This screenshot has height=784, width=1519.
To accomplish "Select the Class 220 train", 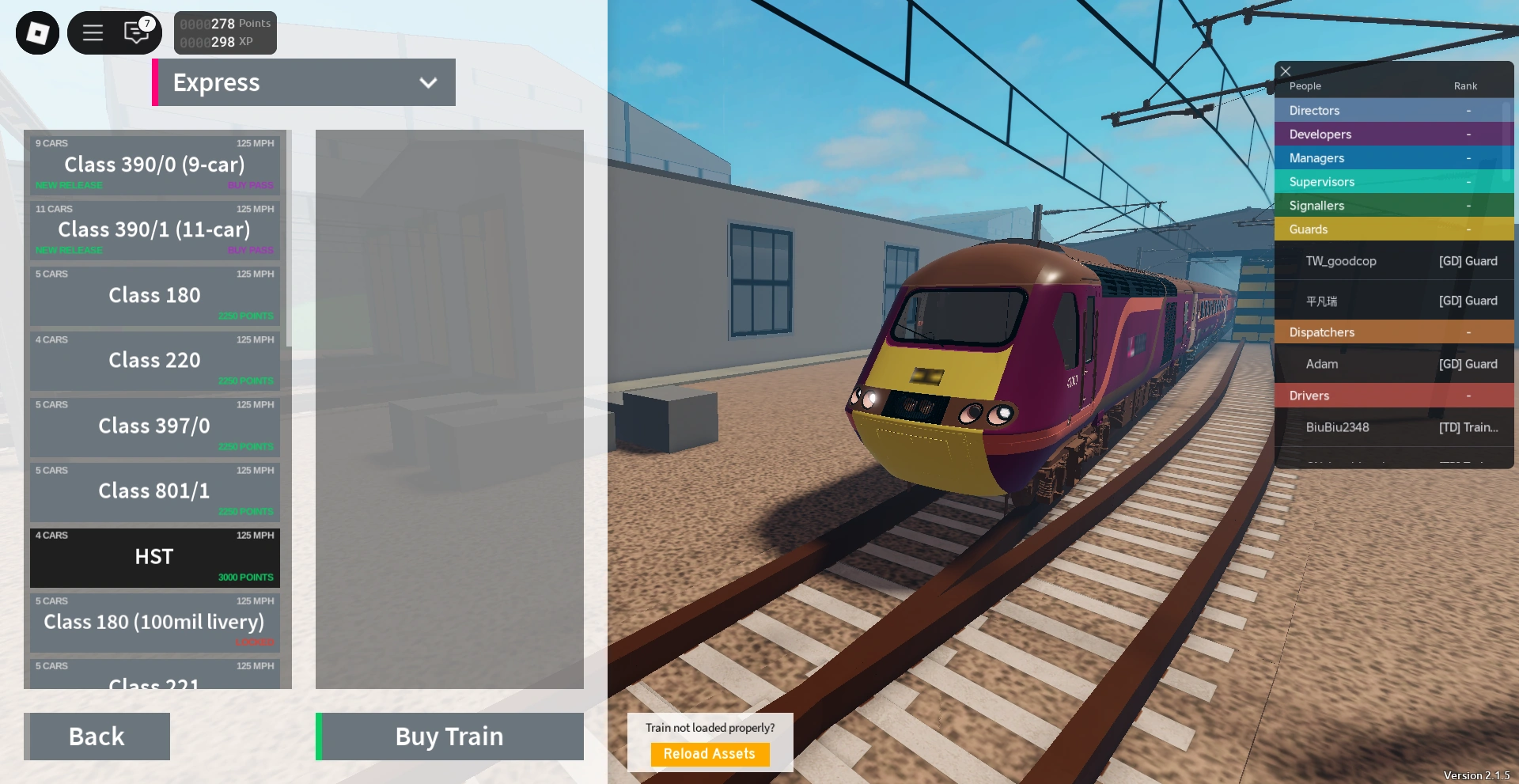I will coord(154,360).
